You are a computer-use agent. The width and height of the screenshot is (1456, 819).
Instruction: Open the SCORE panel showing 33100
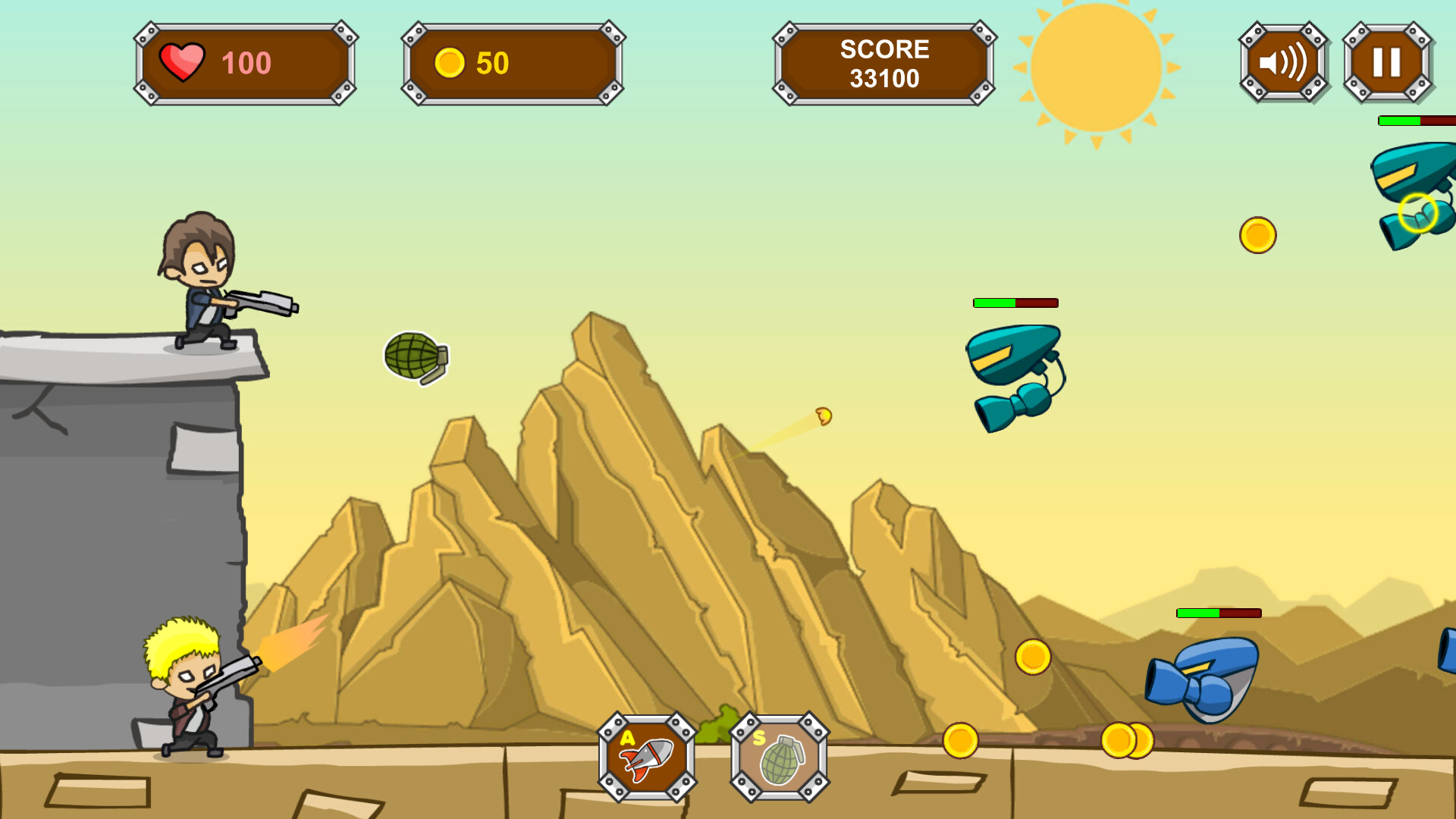click(x=883, y=64)
